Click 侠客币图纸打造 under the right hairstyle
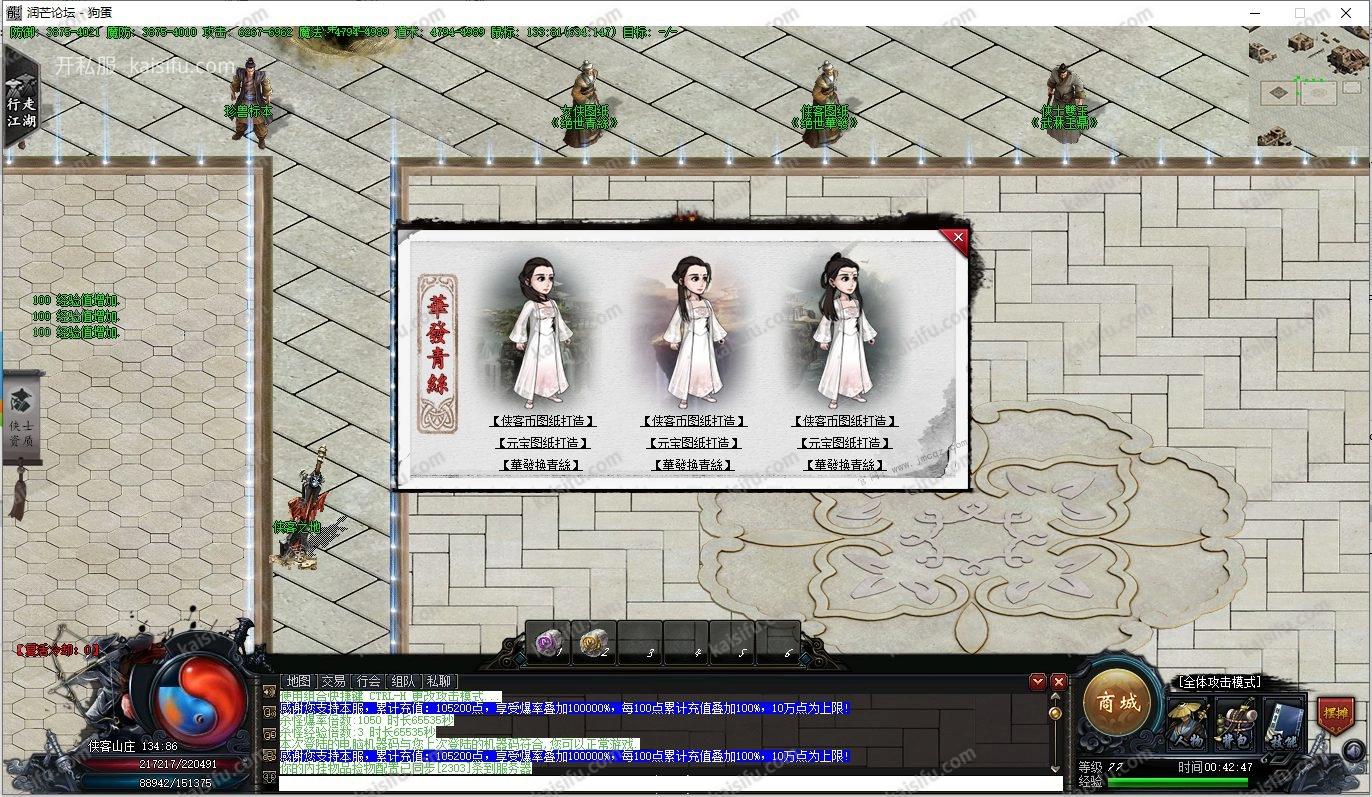 click(845, 421)
